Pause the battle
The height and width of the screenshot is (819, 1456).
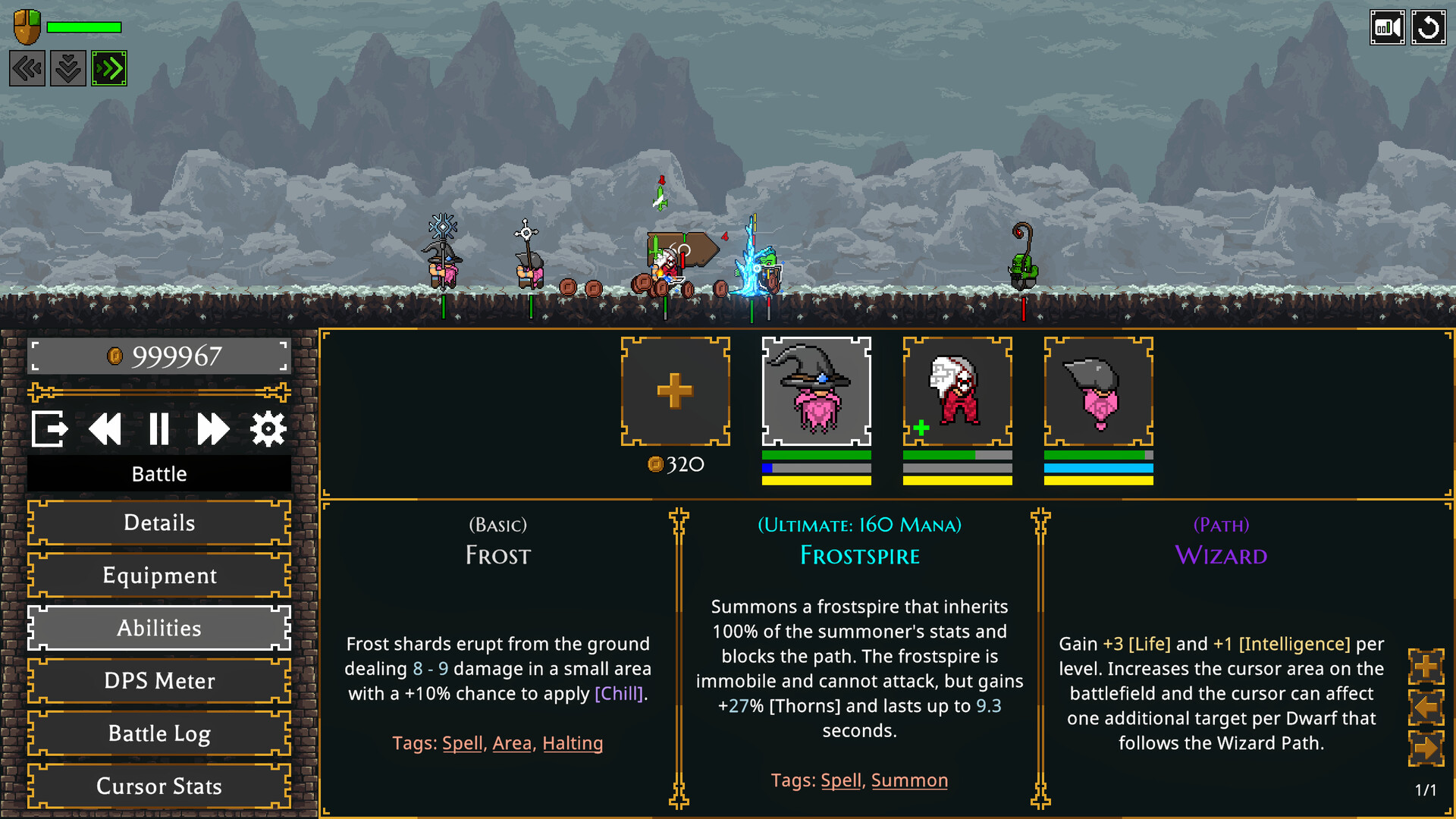click(159, 428)
